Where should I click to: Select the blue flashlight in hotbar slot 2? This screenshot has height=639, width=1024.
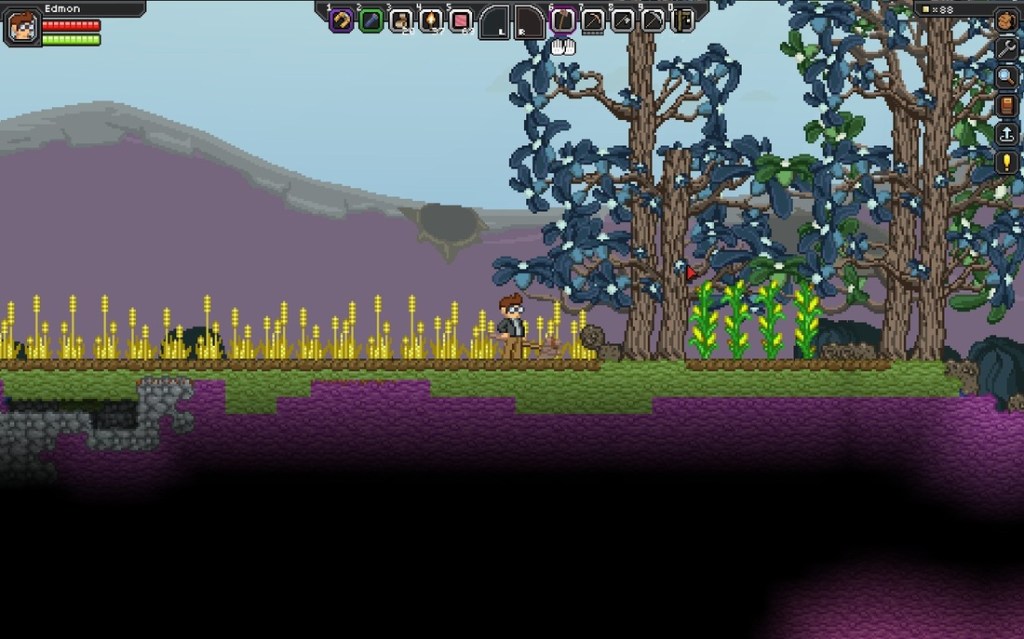click(x=371, y=20)
